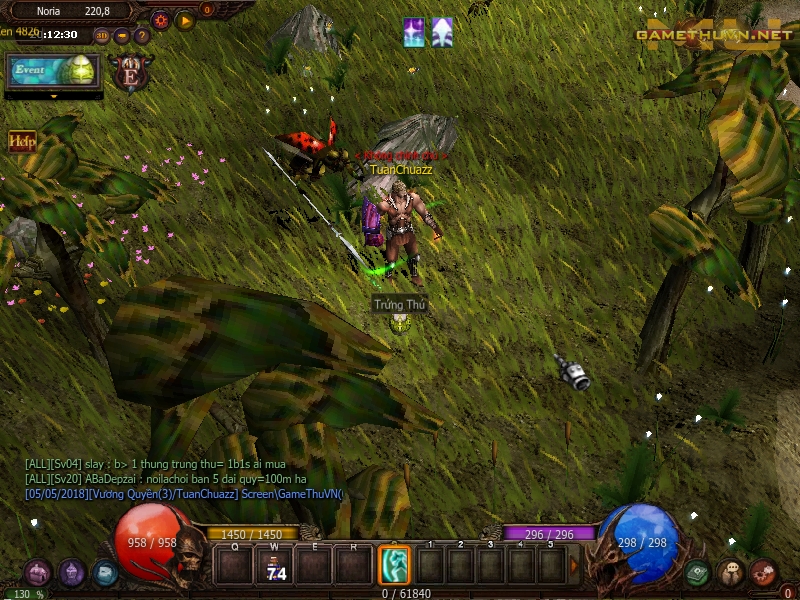Click the round arrow button beside 3D
Viewport: 800px width, 600px height.
122,35
